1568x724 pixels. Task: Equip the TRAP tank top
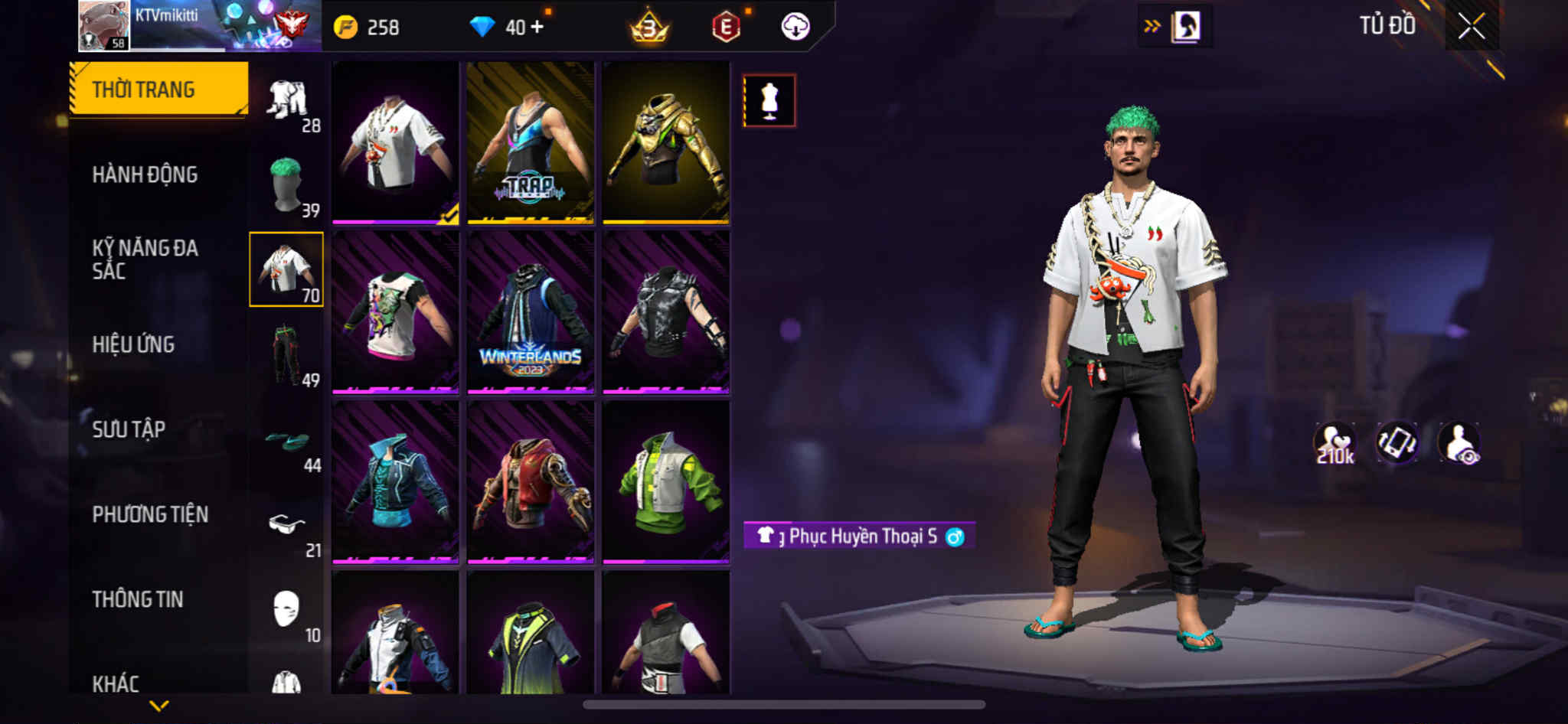(x=531, y=143)
